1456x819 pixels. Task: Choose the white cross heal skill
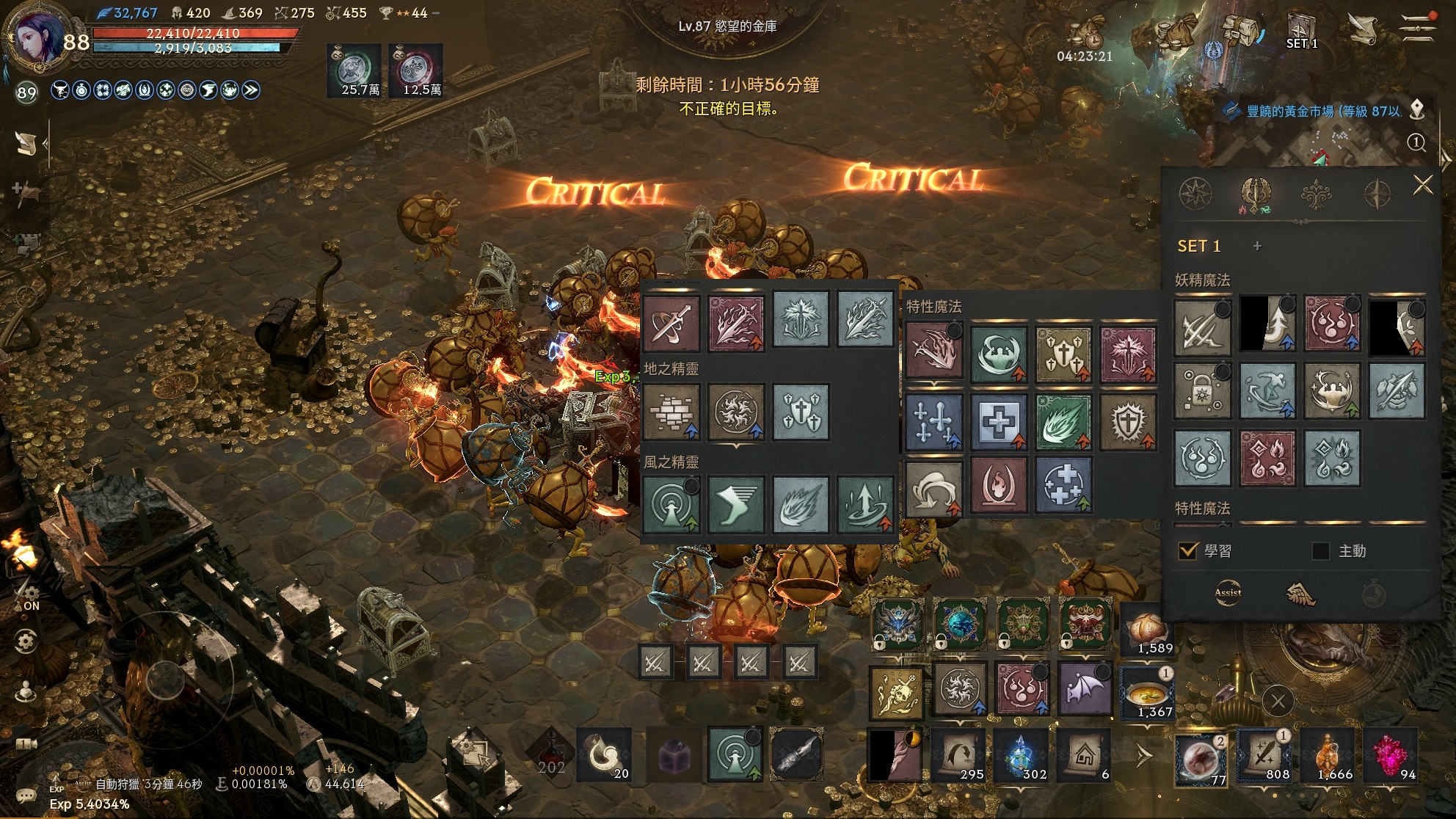[998, 421]
